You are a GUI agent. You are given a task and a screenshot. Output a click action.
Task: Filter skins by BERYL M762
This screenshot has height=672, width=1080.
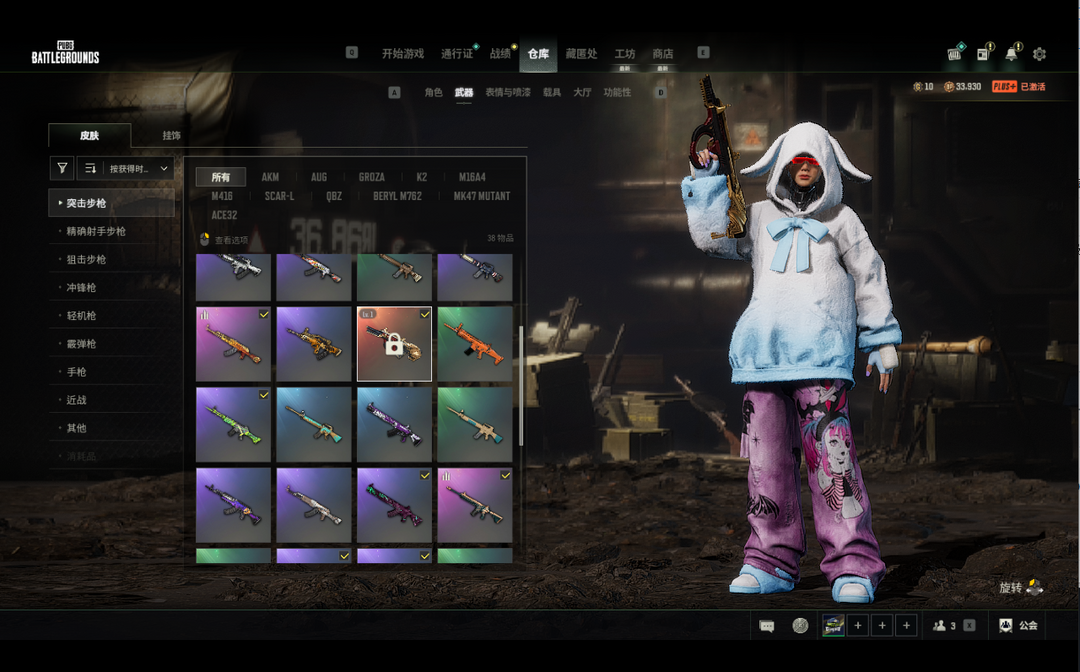coord(398,197)
